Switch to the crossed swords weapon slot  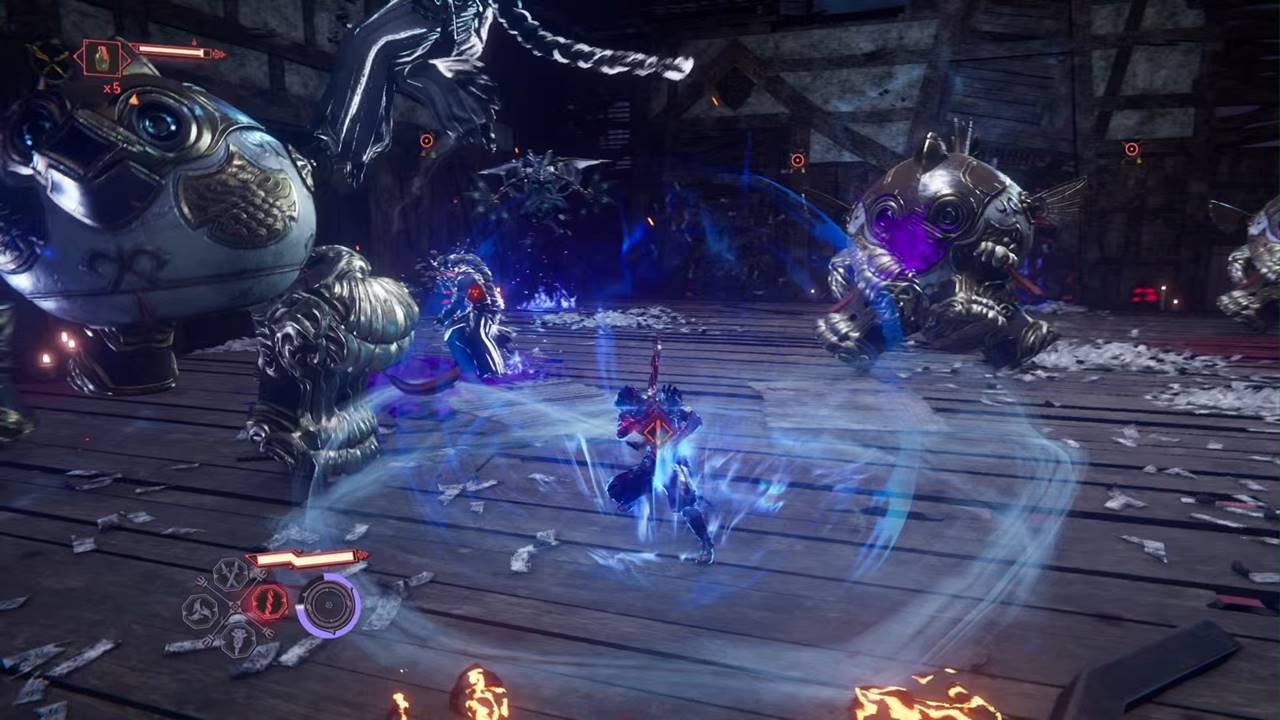pos(231,573)
